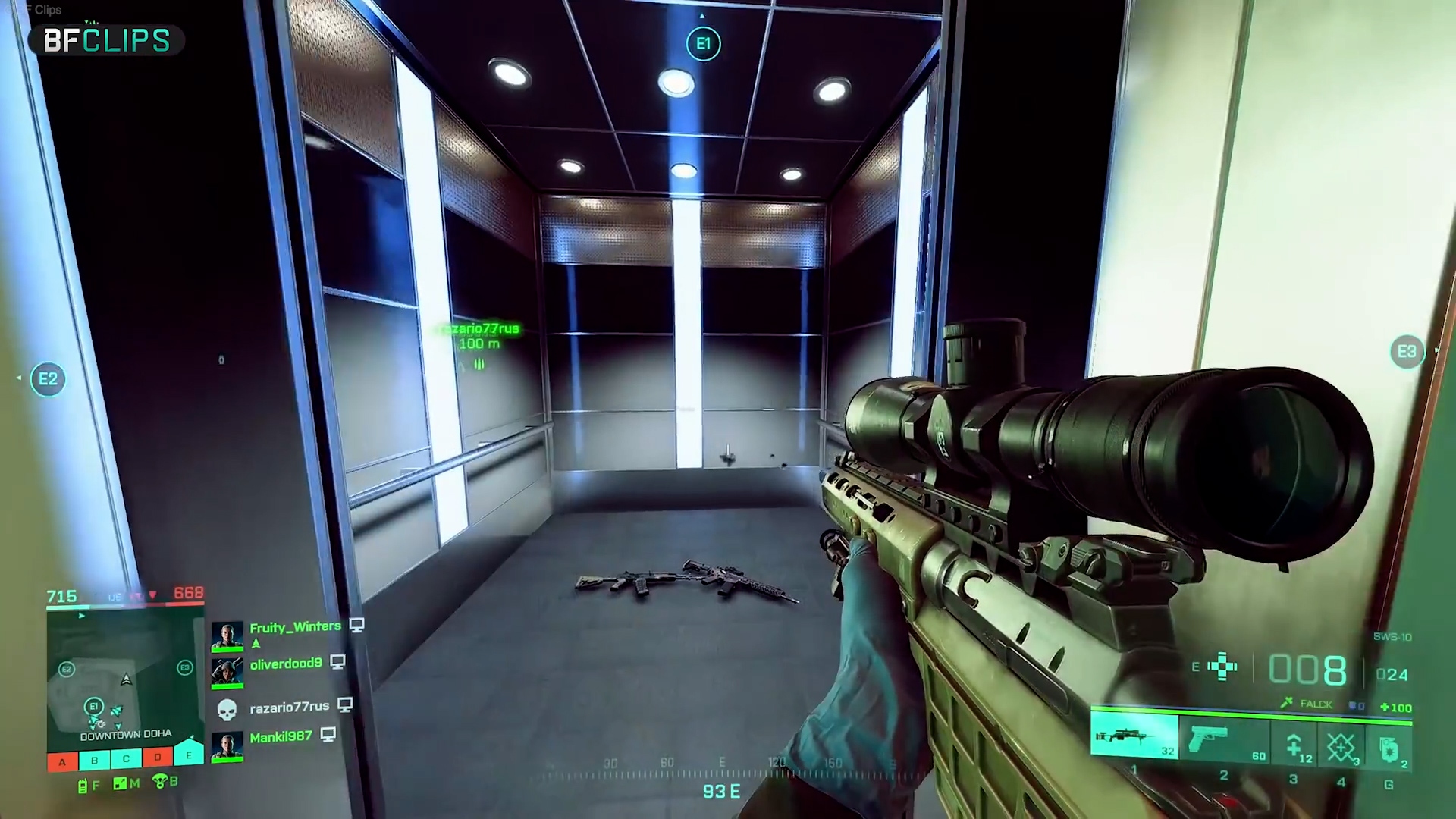This screenshot has height=819, width=1456.
Task: Click the Falck specialist syringe icon
Action: click(1287, 704)
